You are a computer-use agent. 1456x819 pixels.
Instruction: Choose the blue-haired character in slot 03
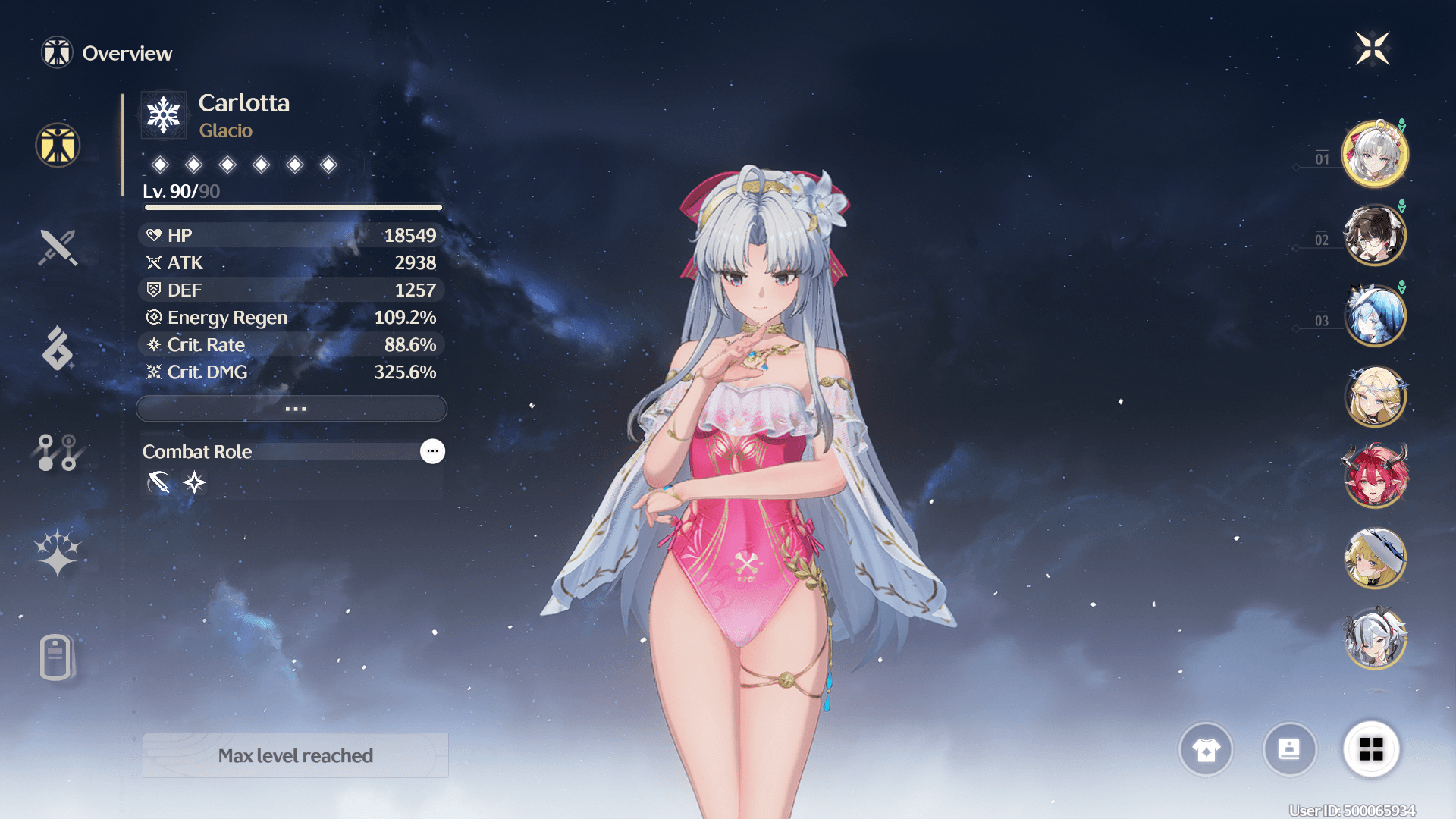click(1374, 315)
